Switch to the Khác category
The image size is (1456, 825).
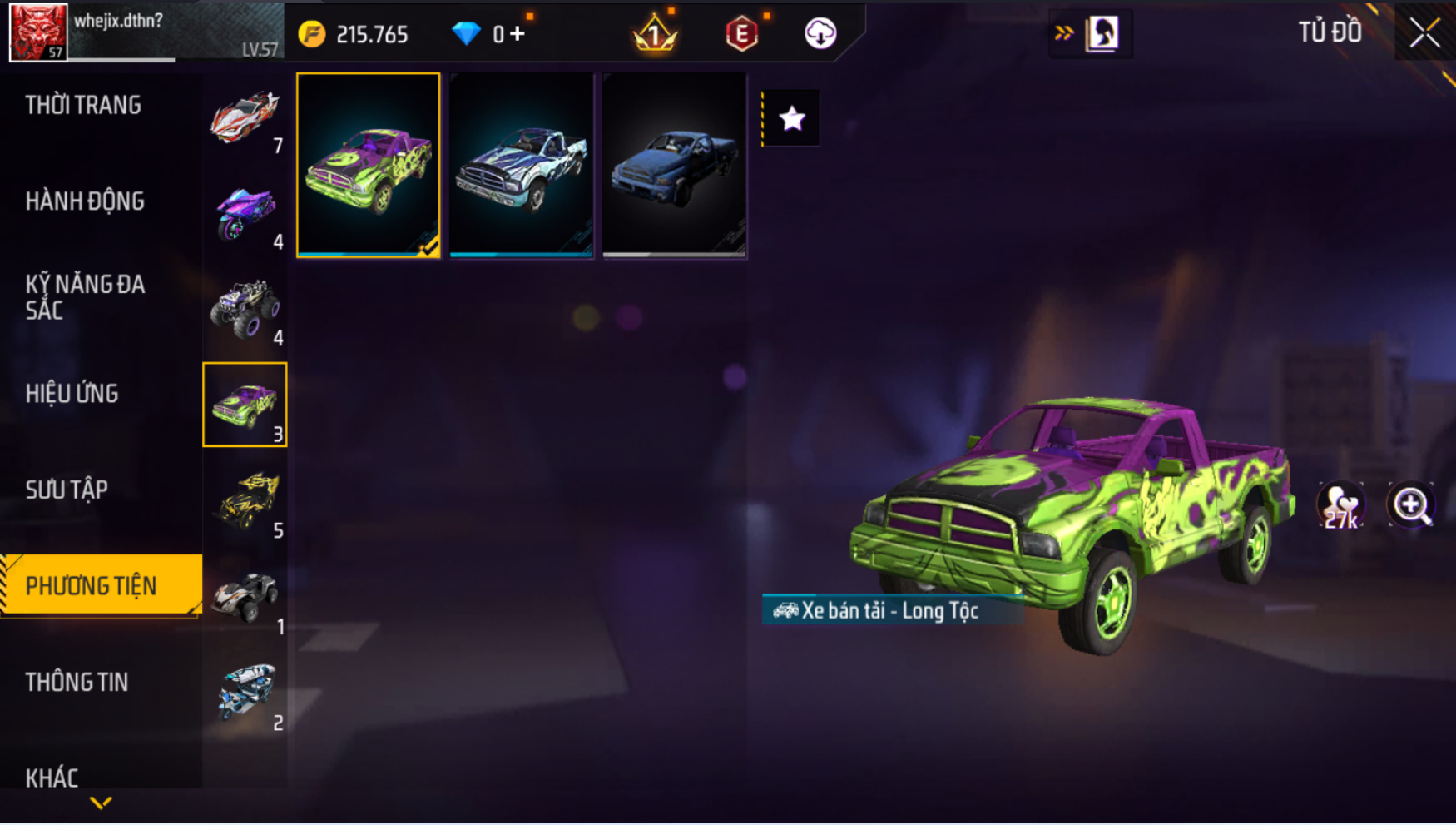coord(52,778)
